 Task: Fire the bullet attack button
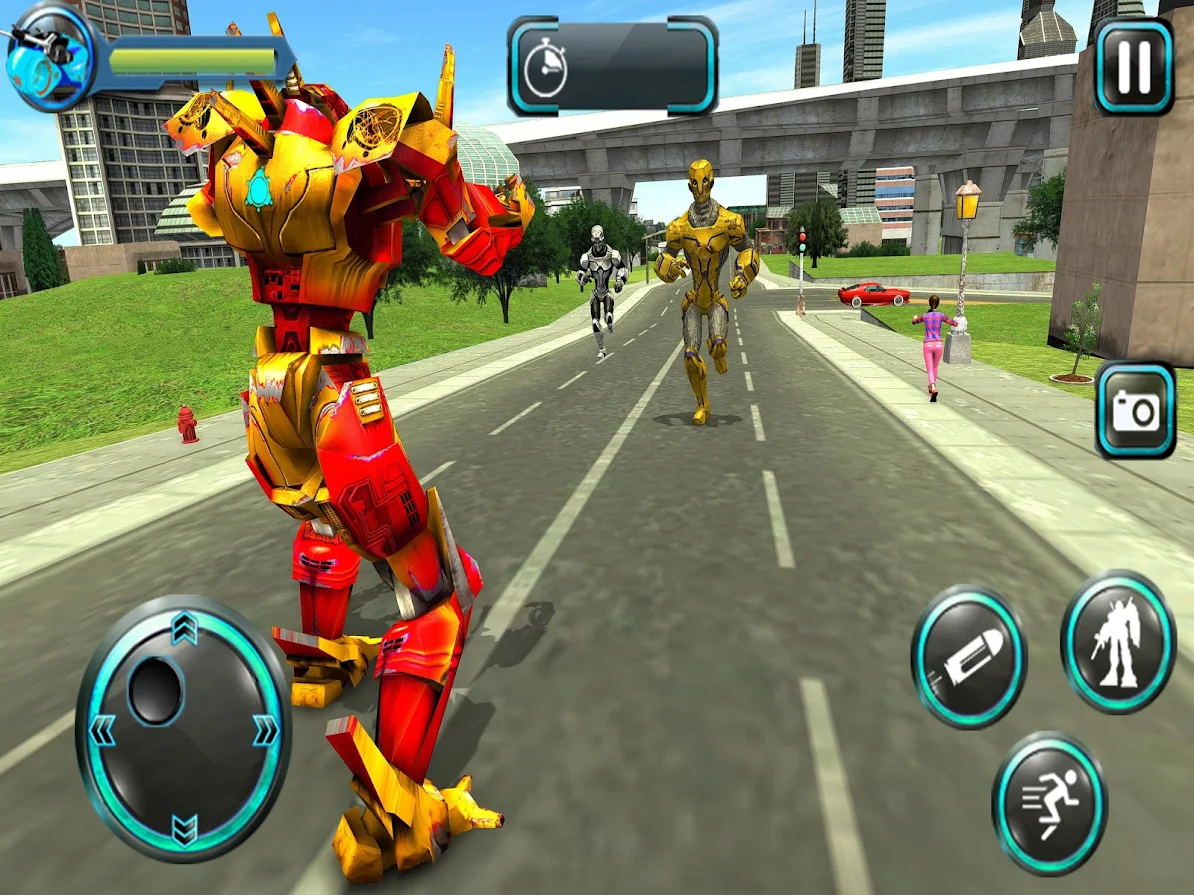click(x=968, y=657)
